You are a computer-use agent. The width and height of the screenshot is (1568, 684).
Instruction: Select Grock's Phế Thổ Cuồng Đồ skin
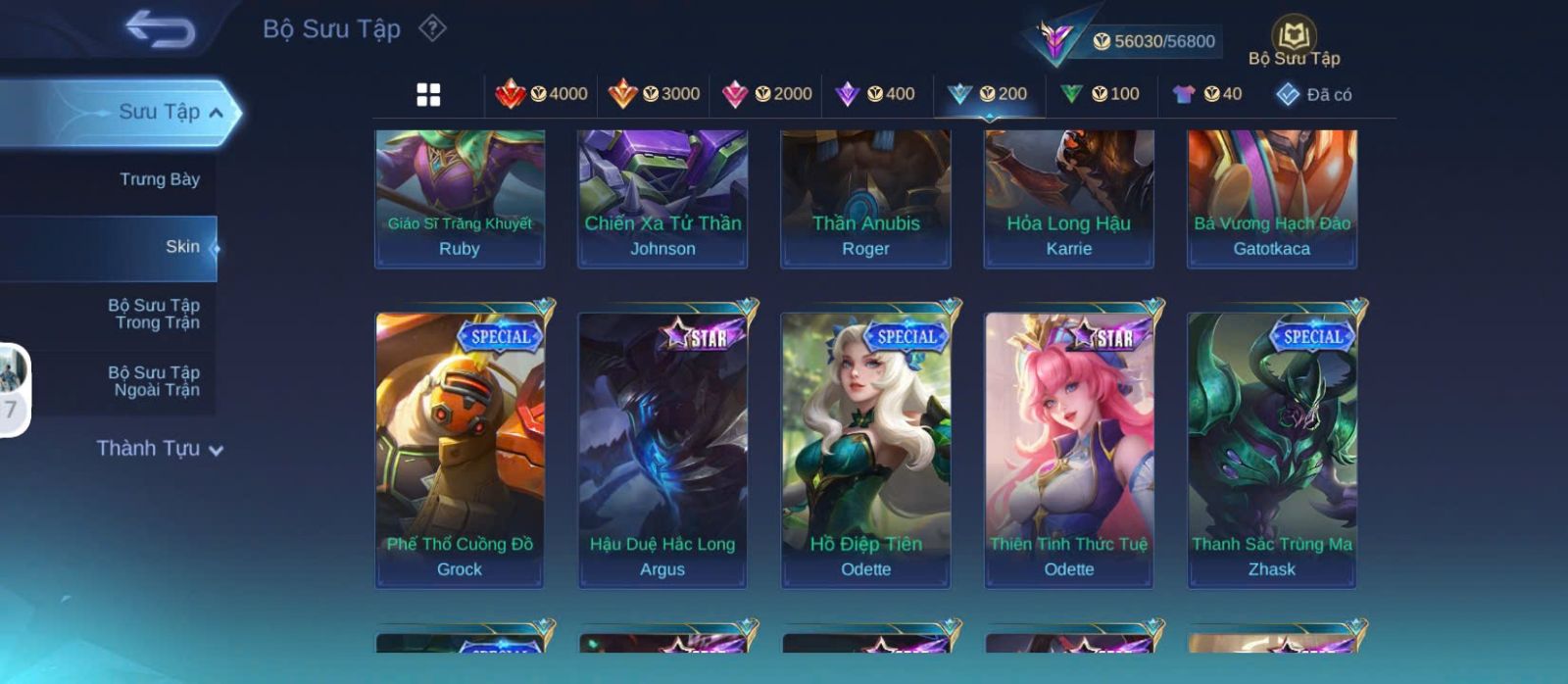point(460,451)
